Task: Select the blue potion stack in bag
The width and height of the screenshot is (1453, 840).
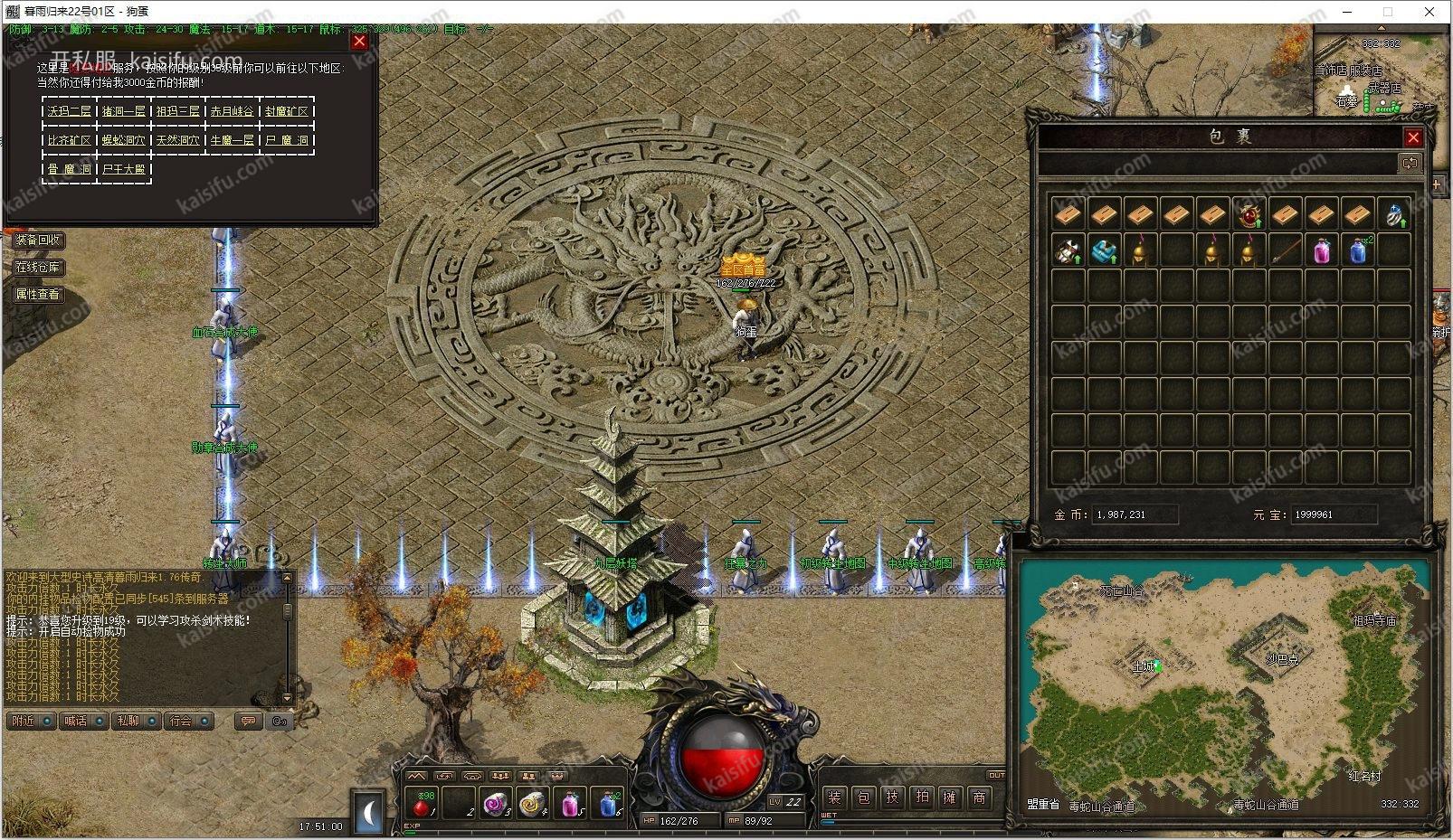Action: (1357, 250)
